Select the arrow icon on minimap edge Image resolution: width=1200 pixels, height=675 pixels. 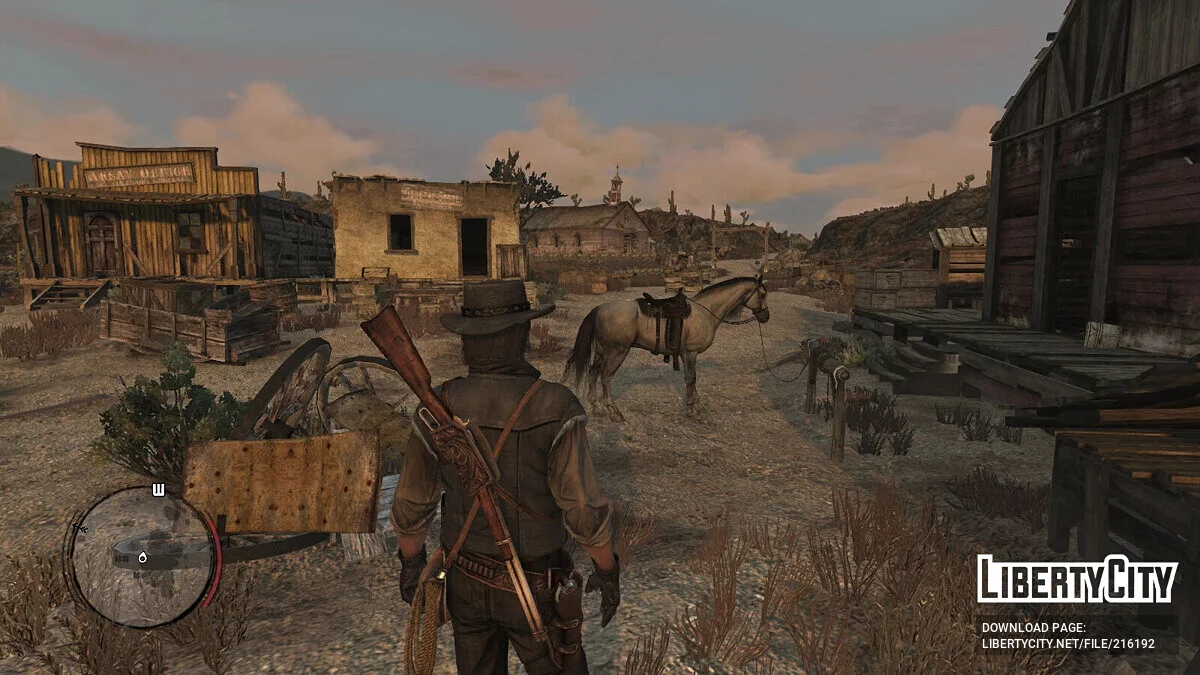(x=80, y=527)
